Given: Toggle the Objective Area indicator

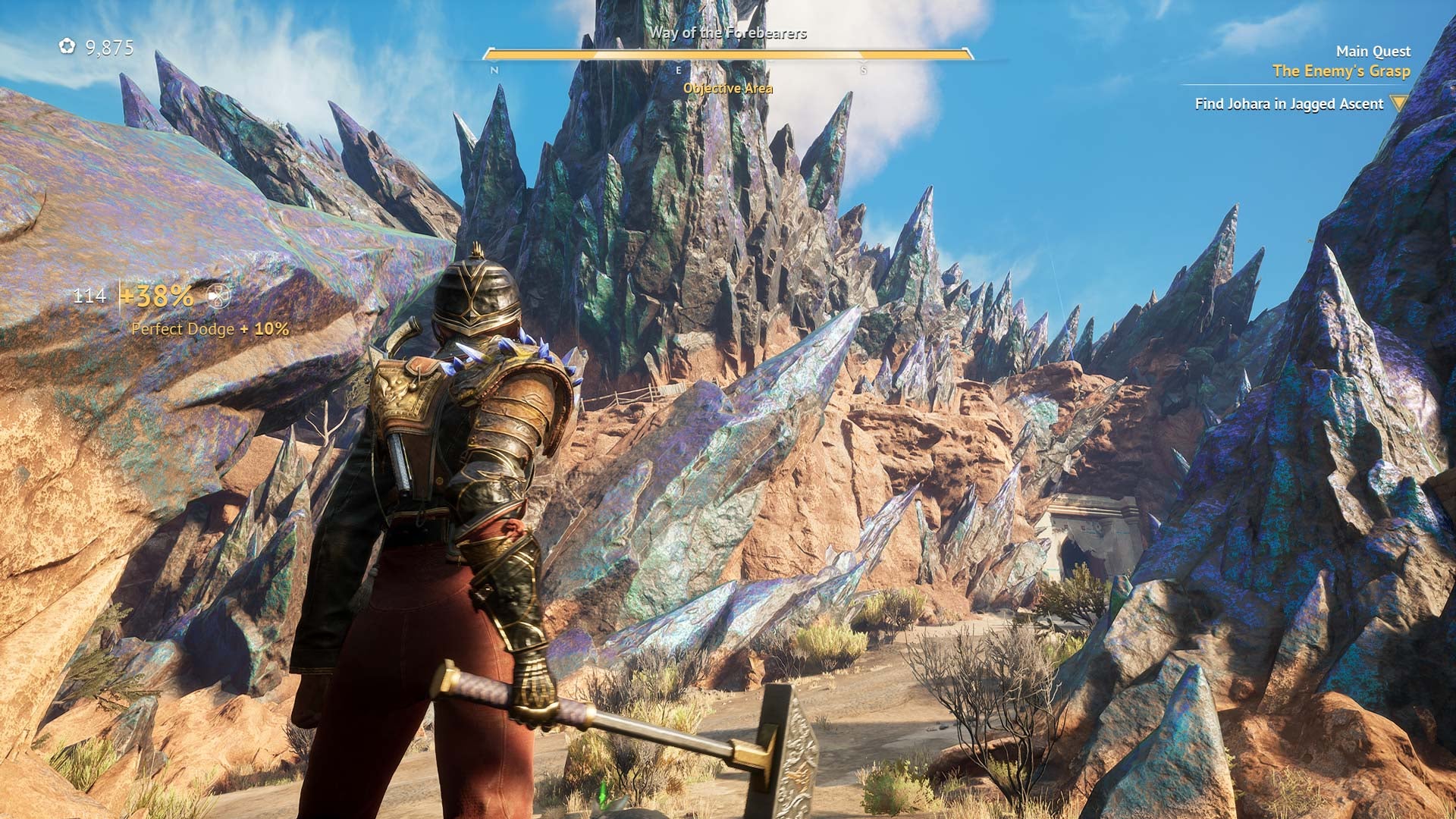Looking at the screenshot, I should coord(728,88).
